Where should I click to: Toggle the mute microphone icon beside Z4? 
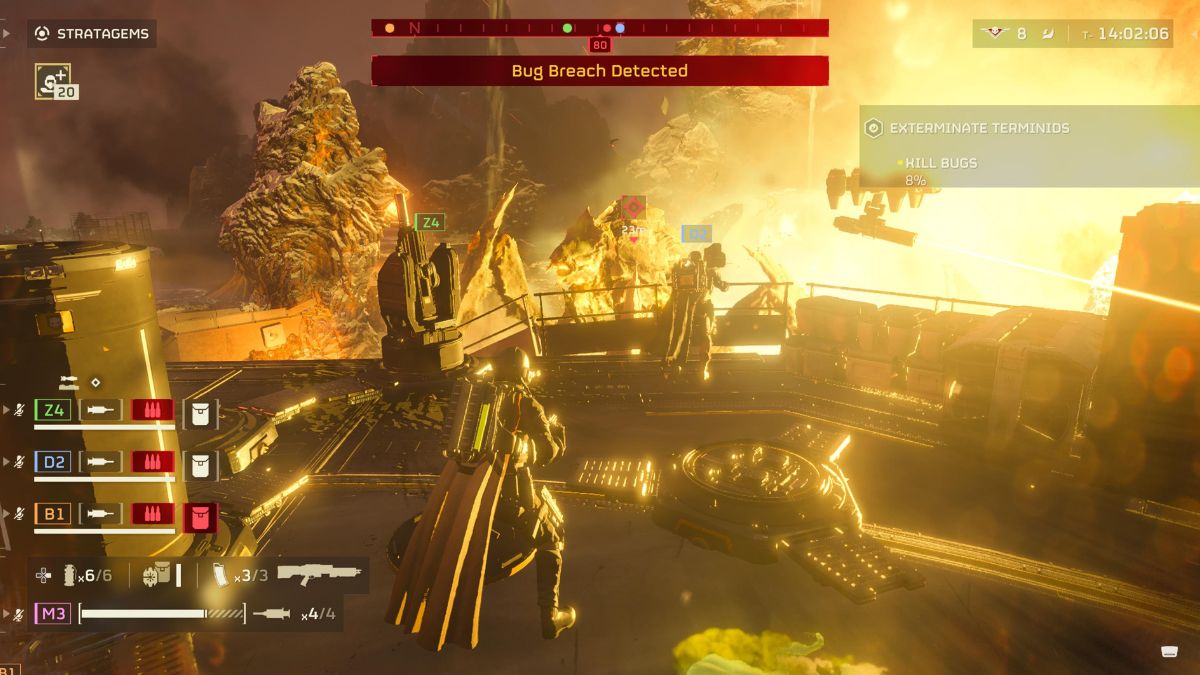pyautogui.click(x=18, y=410)
